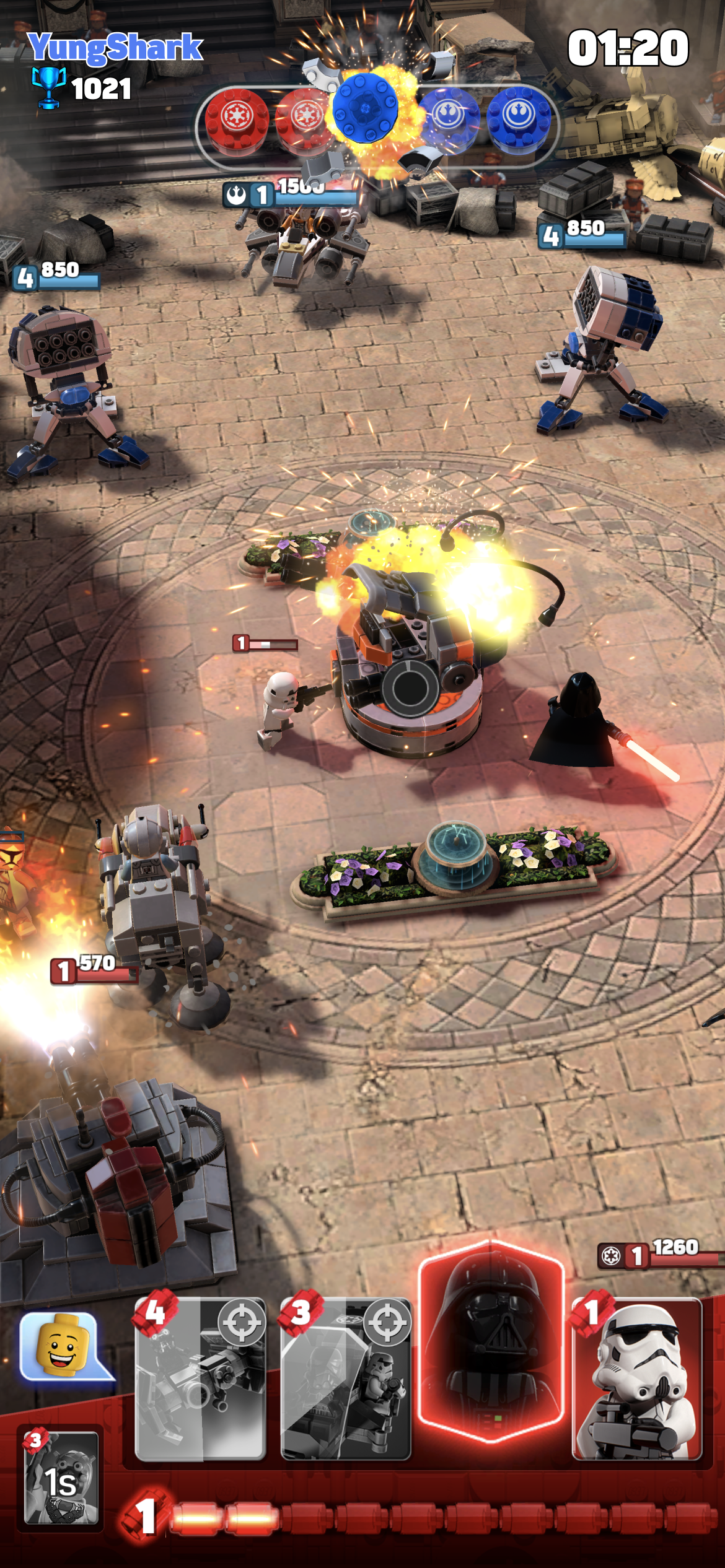Pick the greyed-out card costing 4 energy
The height and width of the screenshot is (1568, 725).
(x=201, y=1379)
